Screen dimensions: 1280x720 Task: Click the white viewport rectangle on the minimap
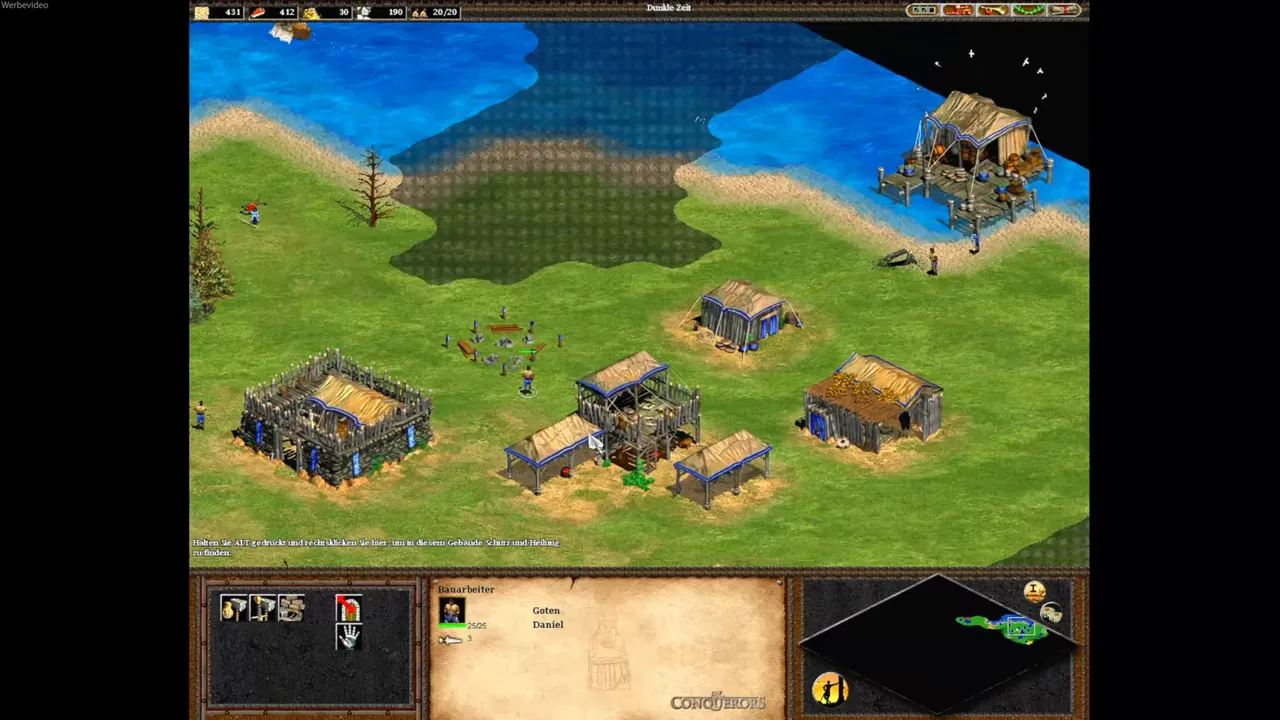1022,628
